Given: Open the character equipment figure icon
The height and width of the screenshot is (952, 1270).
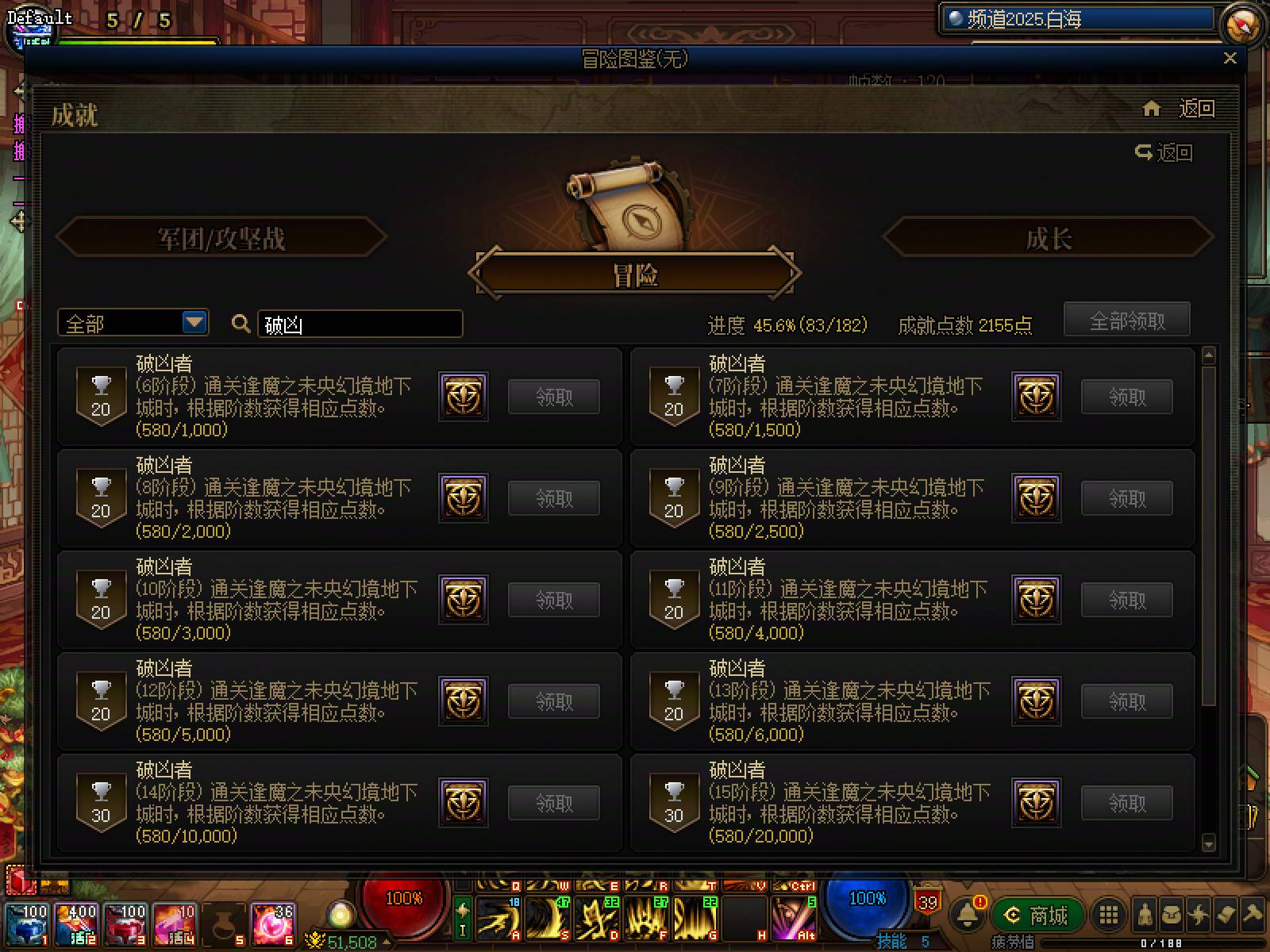Looking at the screenshot, I should pyautogui.click(x=1143, y=914).
